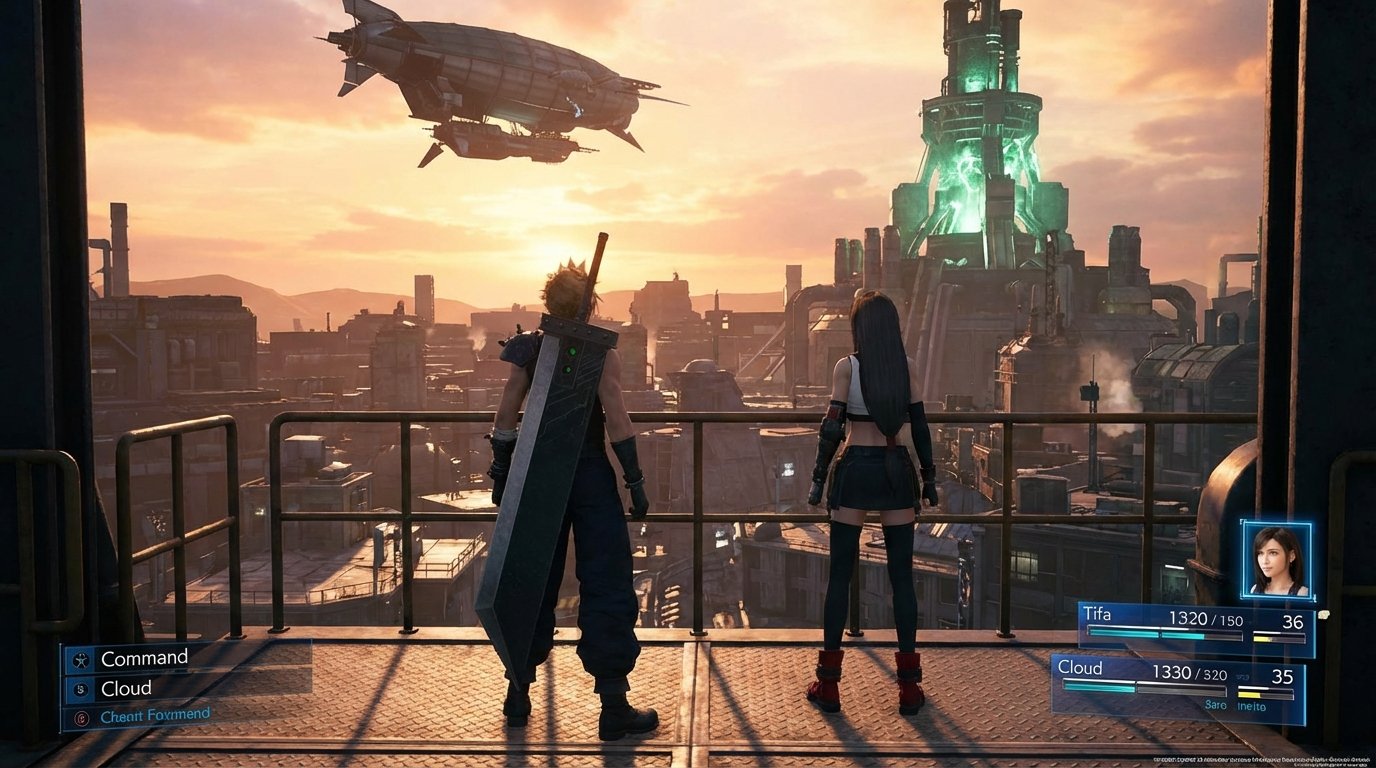Click the number 35 on Cloud's status bar
The image size is (1376, 768).
[1283, 676]
